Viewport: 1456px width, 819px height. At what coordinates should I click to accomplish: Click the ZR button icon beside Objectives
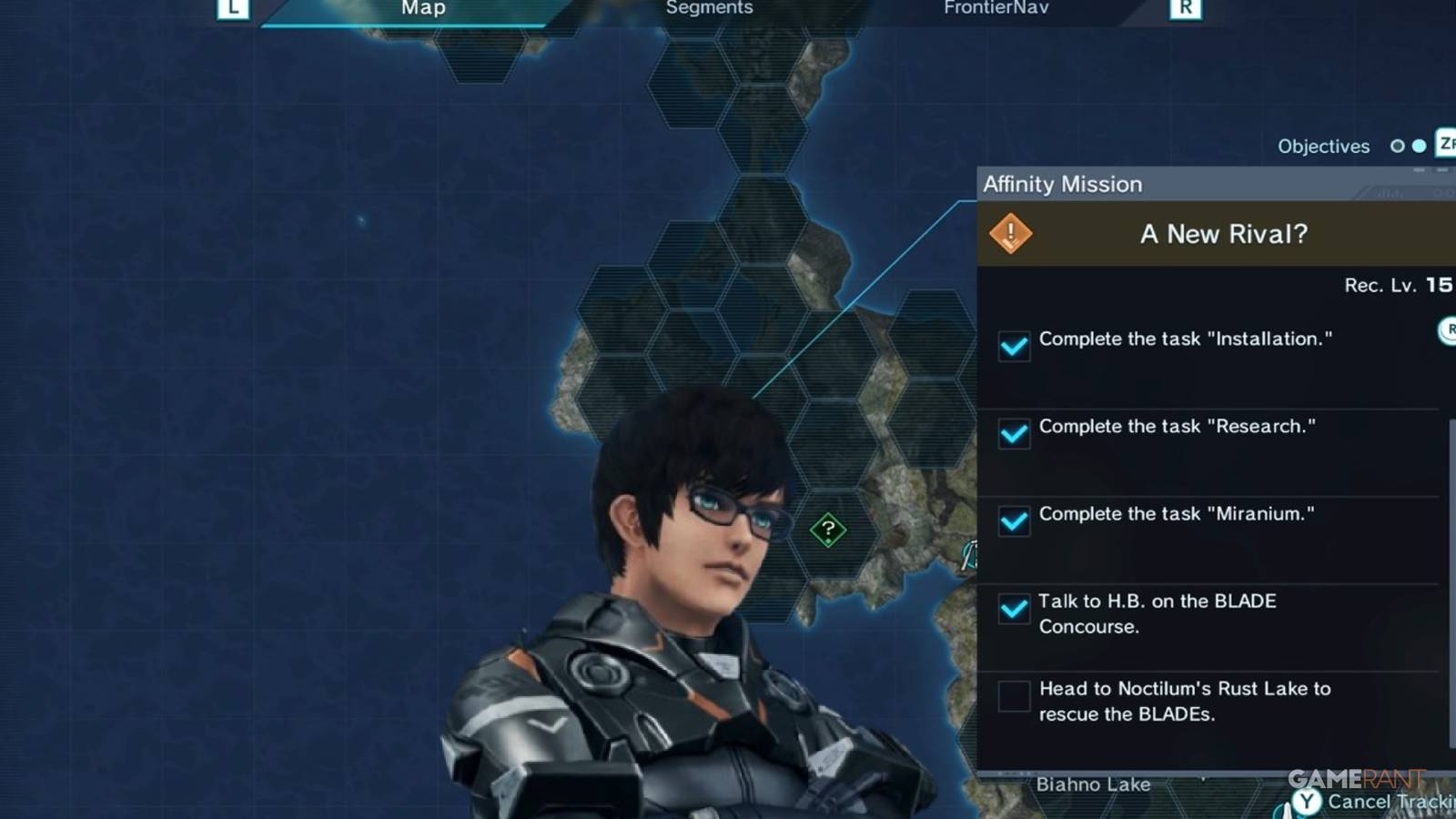point(1445,145)
